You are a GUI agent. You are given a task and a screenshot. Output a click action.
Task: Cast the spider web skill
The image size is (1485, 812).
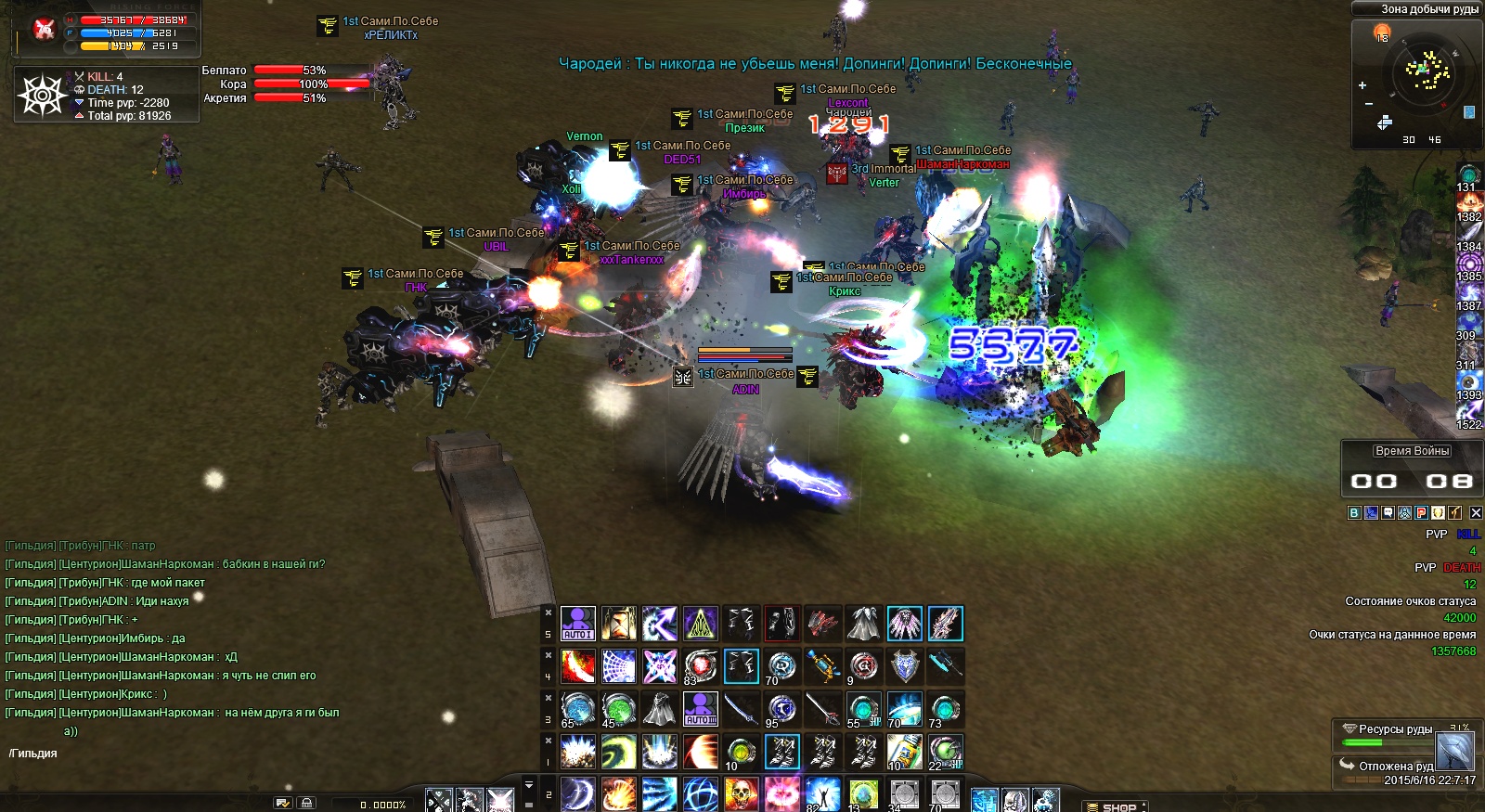[x=618, y=666]
